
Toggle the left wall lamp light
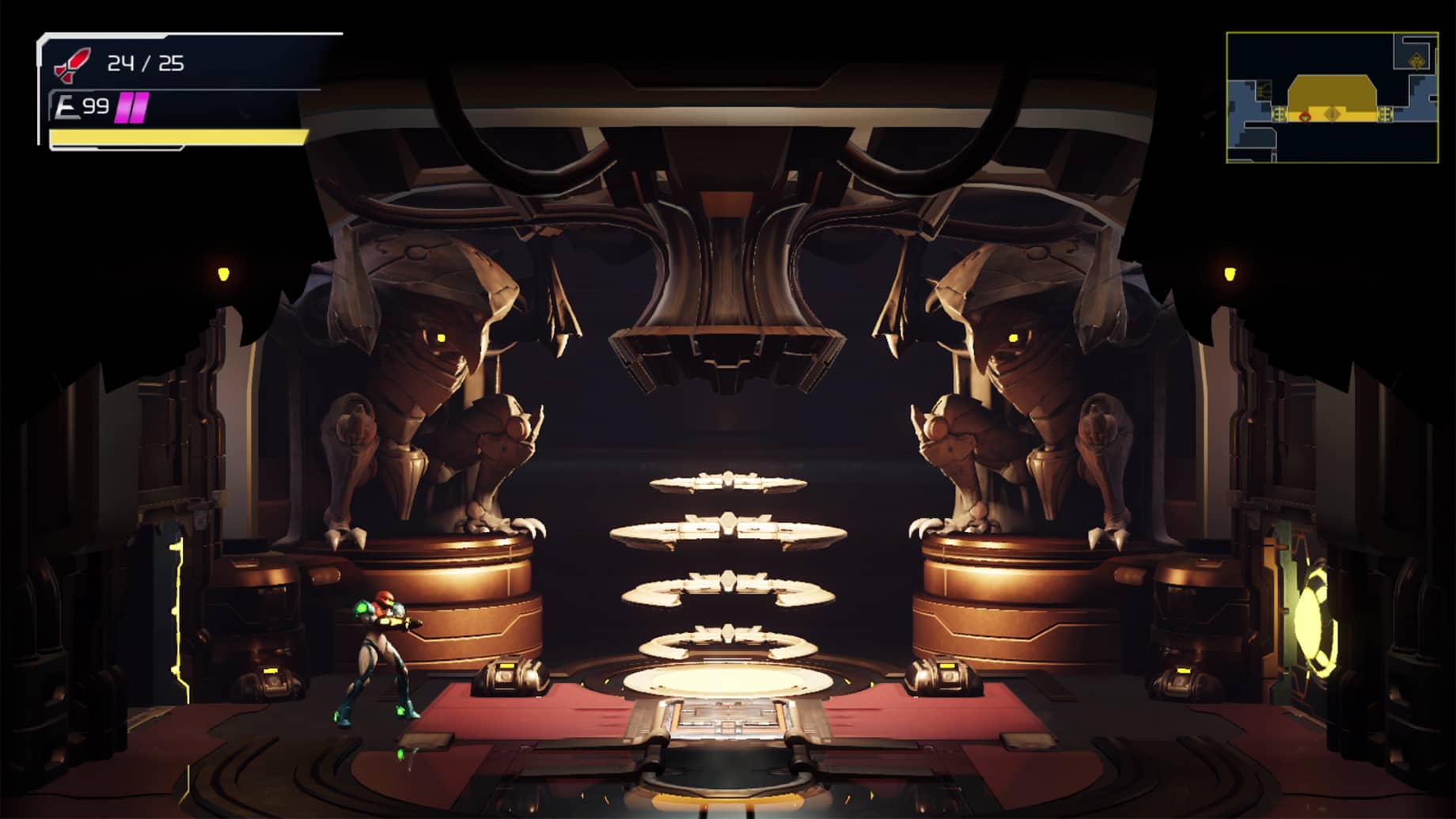pos(224,273)
